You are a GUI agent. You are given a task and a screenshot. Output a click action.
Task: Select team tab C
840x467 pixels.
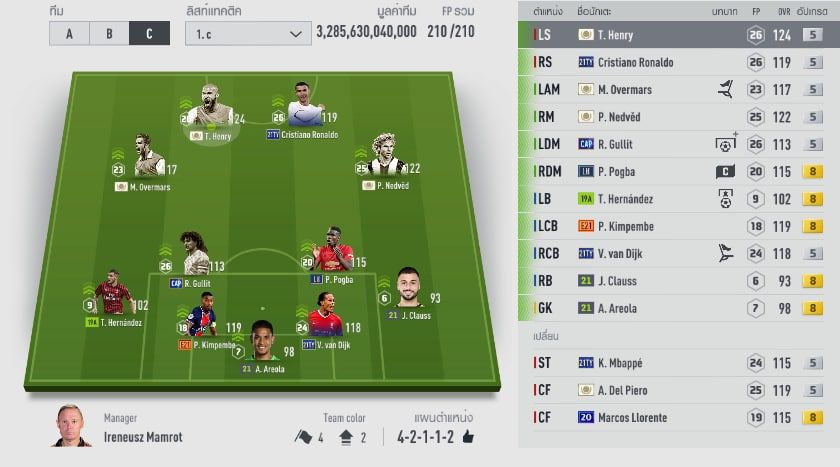pyautogui.click(x=149, y=33)
